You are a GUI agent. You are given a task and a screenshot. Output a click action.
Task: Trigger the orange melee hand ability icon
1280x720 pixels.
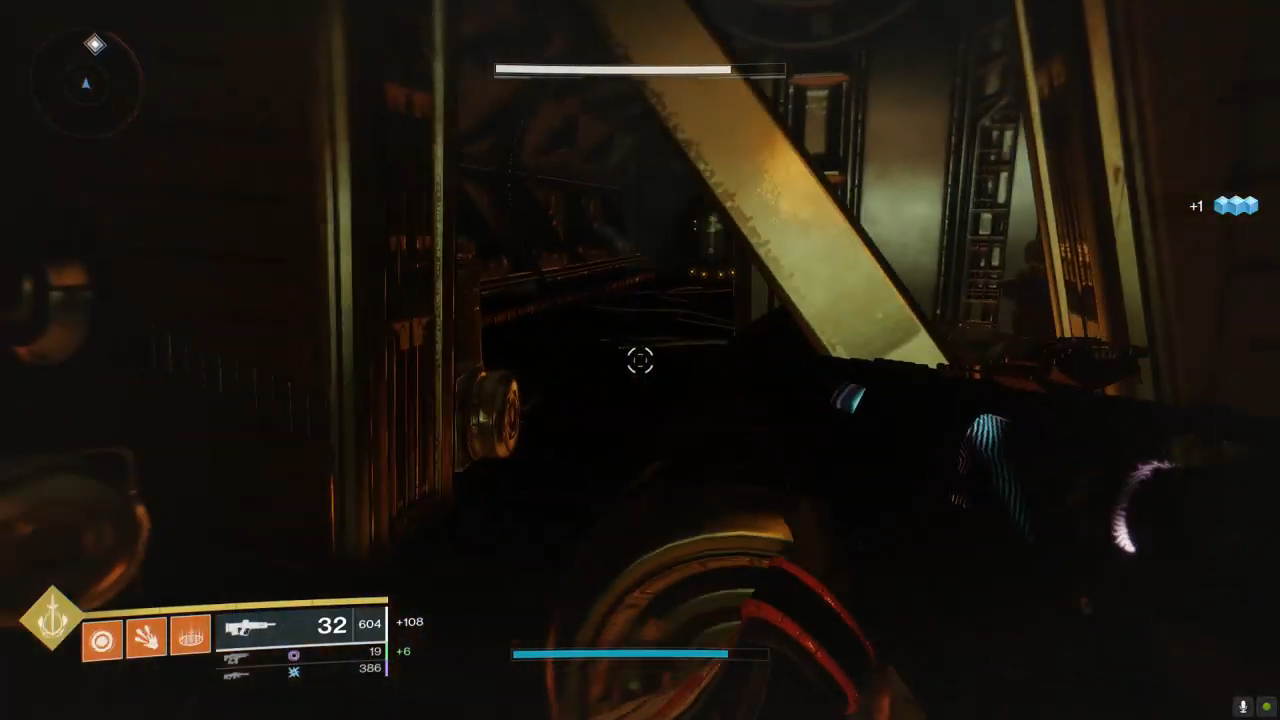click(x=146, y=637)
